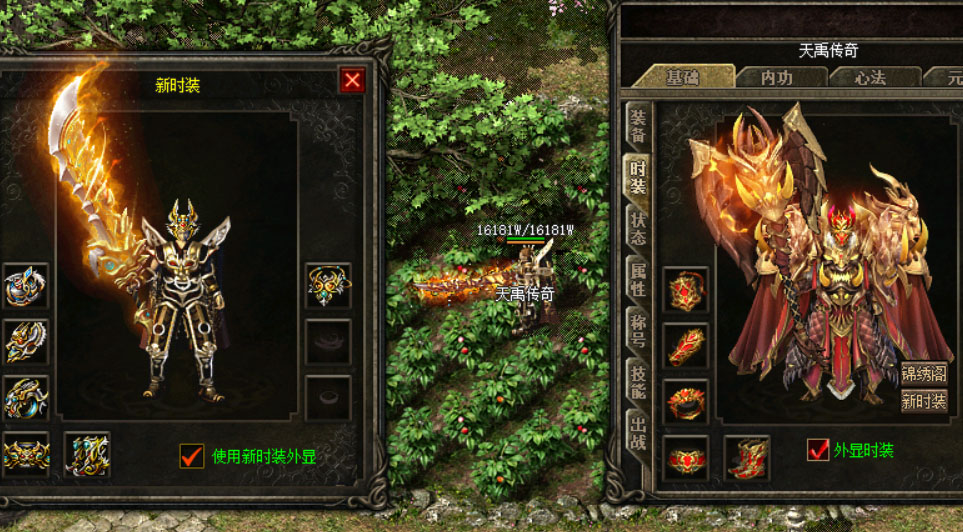This screenshot has width=963, height=532.
Task: Click the 锦绣阁 button
Action: [923, 374]
